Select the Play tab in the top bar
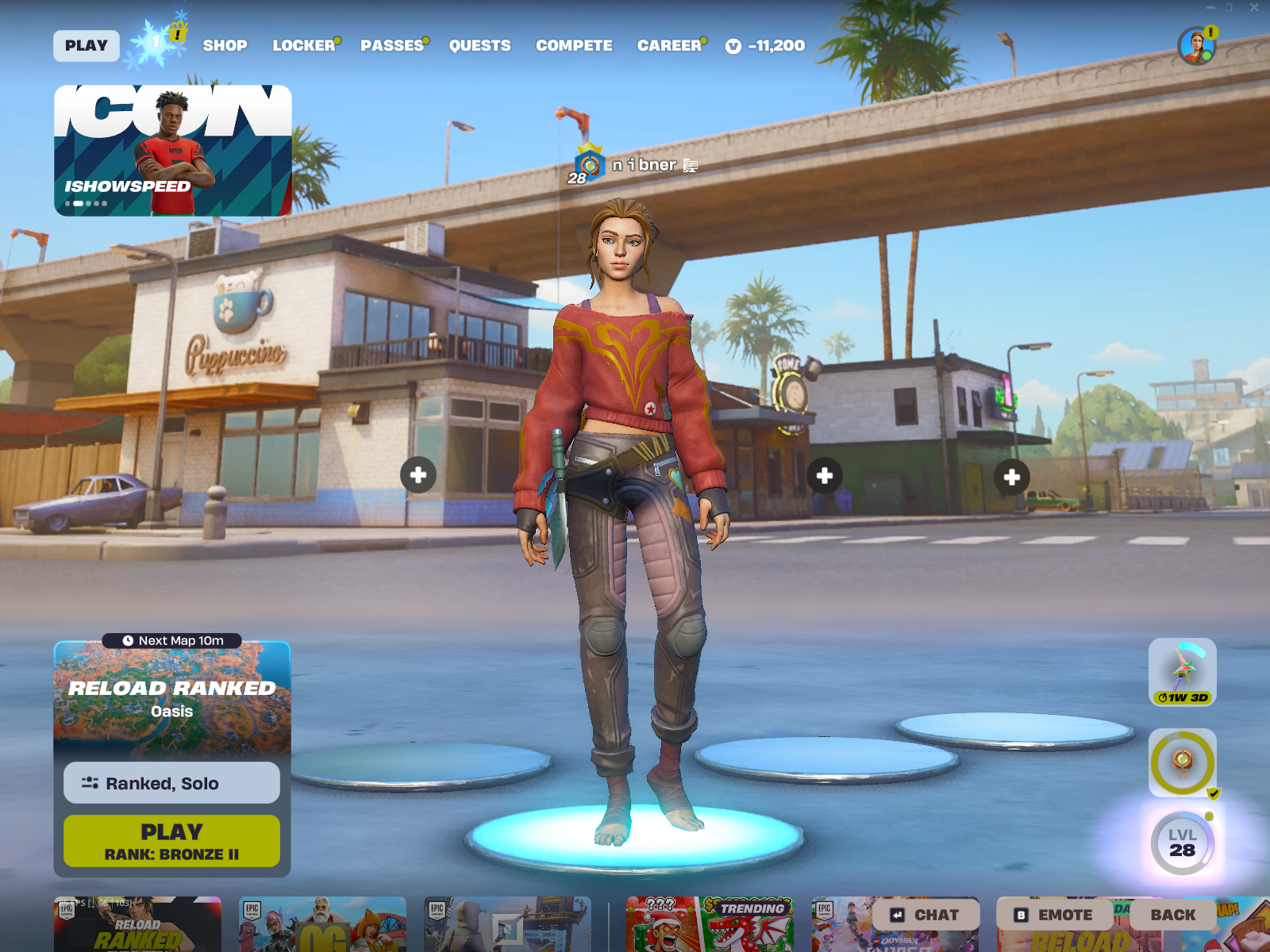The width and height of the screenshot is (1270, 952). point(87,46)
